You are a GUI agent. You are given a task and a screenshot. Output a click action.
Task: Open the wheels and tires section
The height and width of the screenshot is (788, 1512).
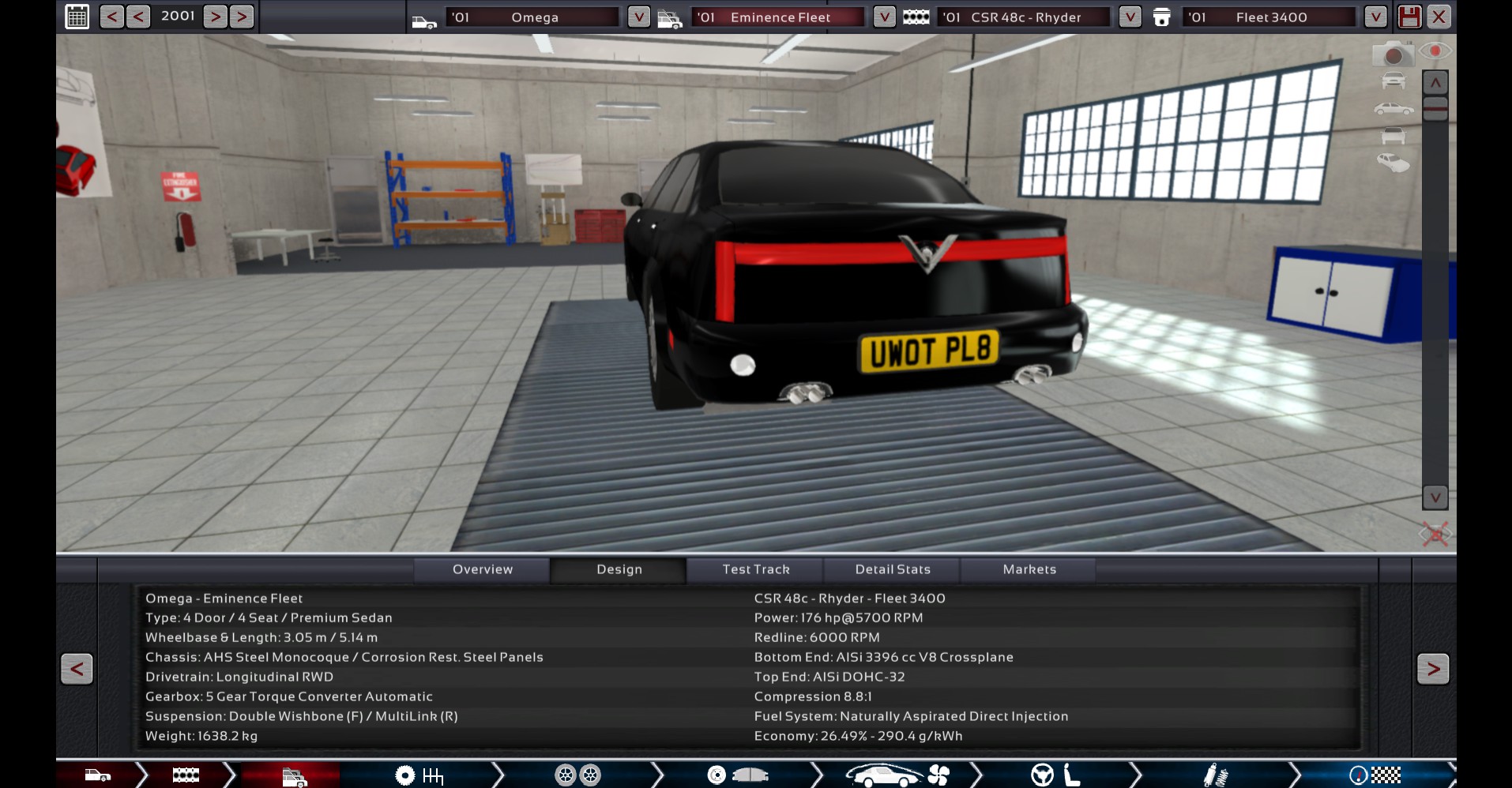[x=578, y=775]
